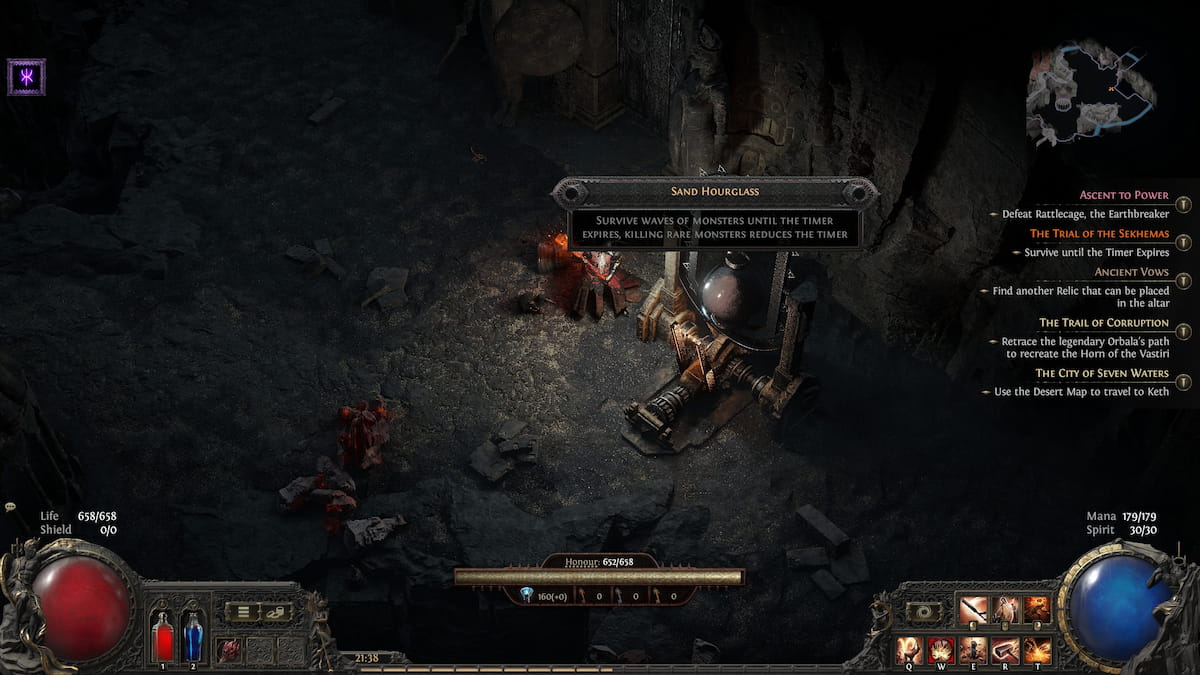Image resolution: width=1200 pixels, height=675 pixels.
Task: Activate the T fiery burst skill
Action: coord(1037,650)
